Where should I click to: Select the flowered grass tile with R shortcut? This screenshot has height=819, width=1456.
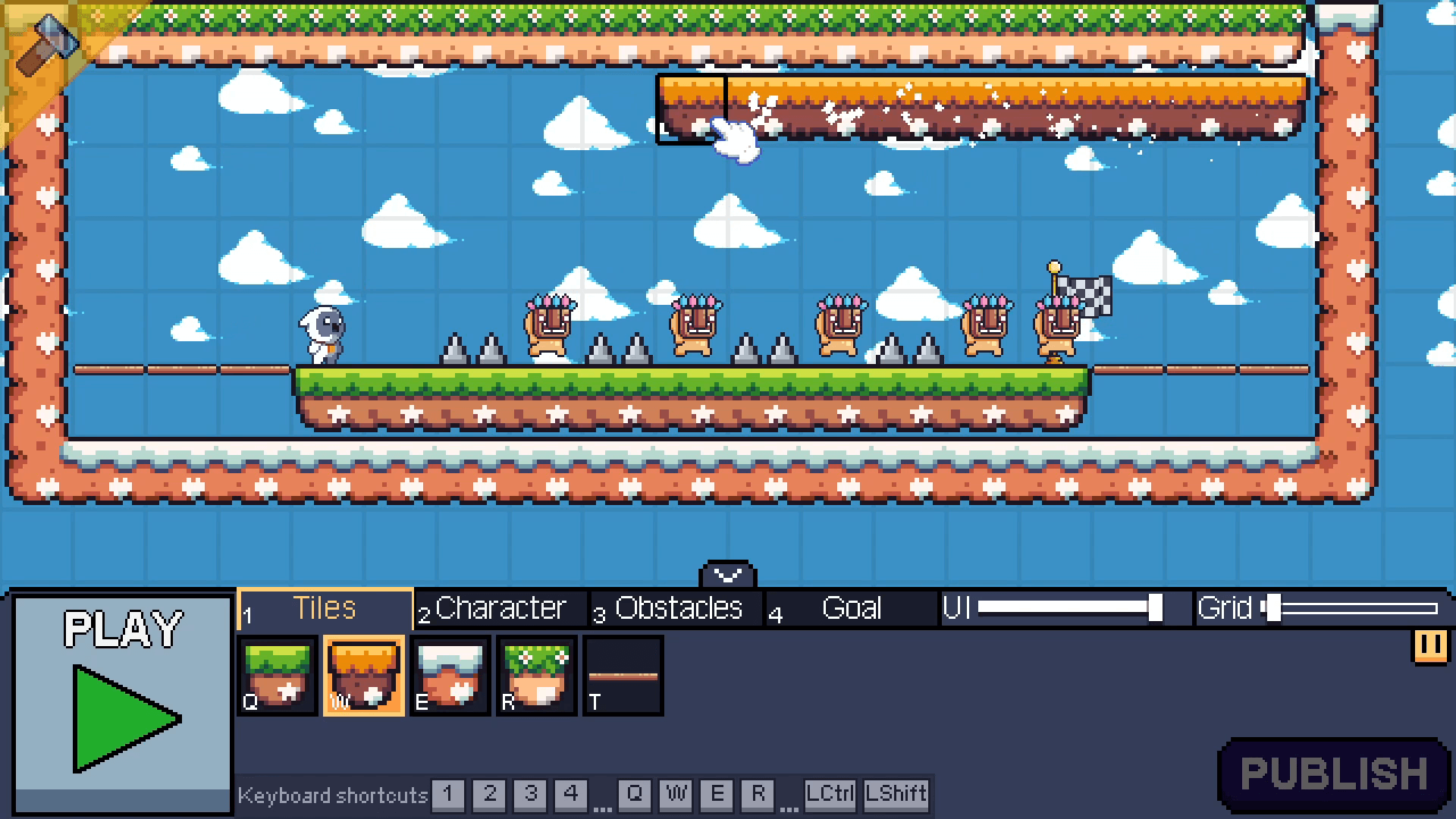click(536, 676)
